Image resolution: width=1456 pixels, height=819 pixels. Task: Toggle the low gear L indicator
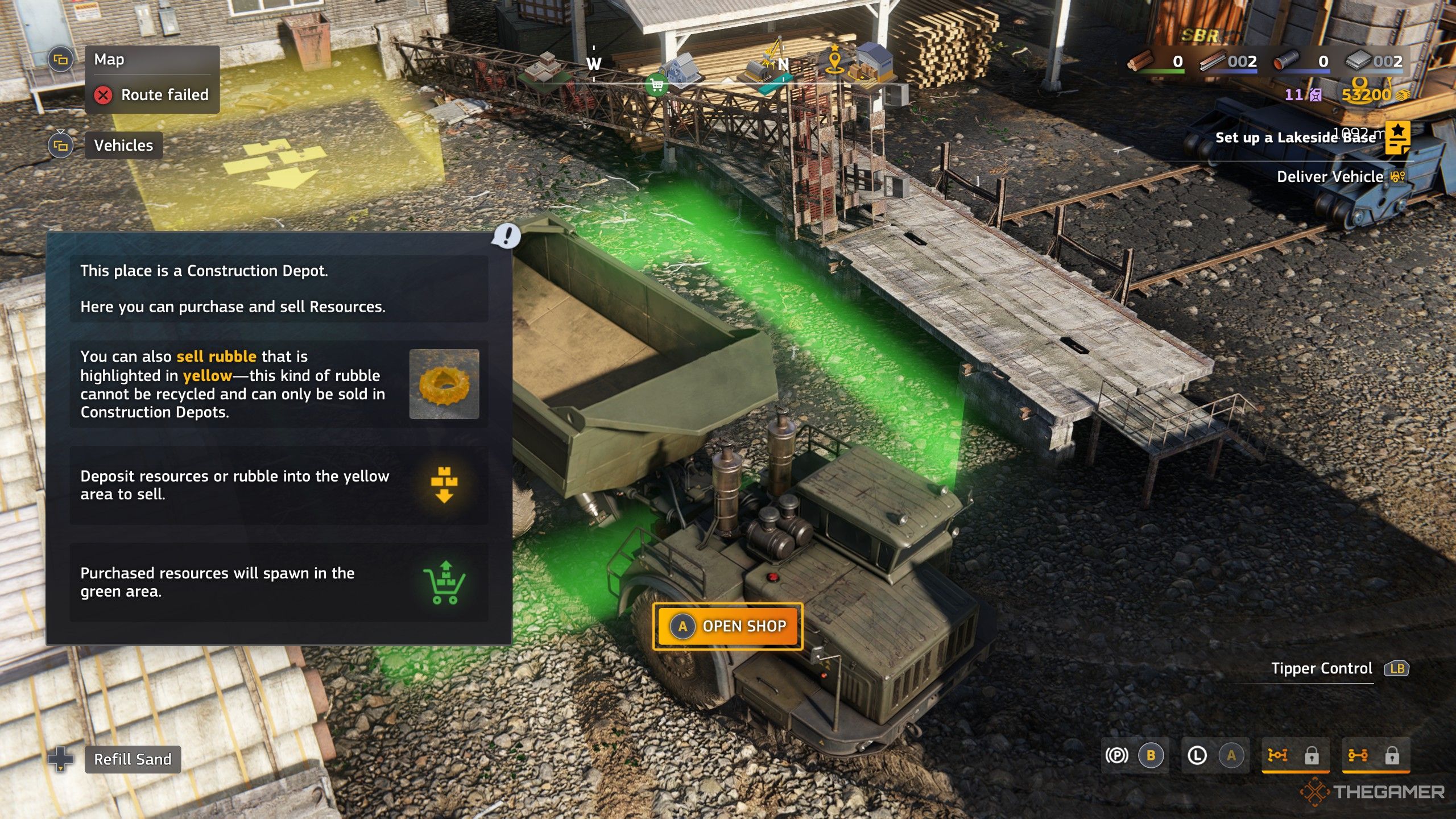(x=1197, y=756)
